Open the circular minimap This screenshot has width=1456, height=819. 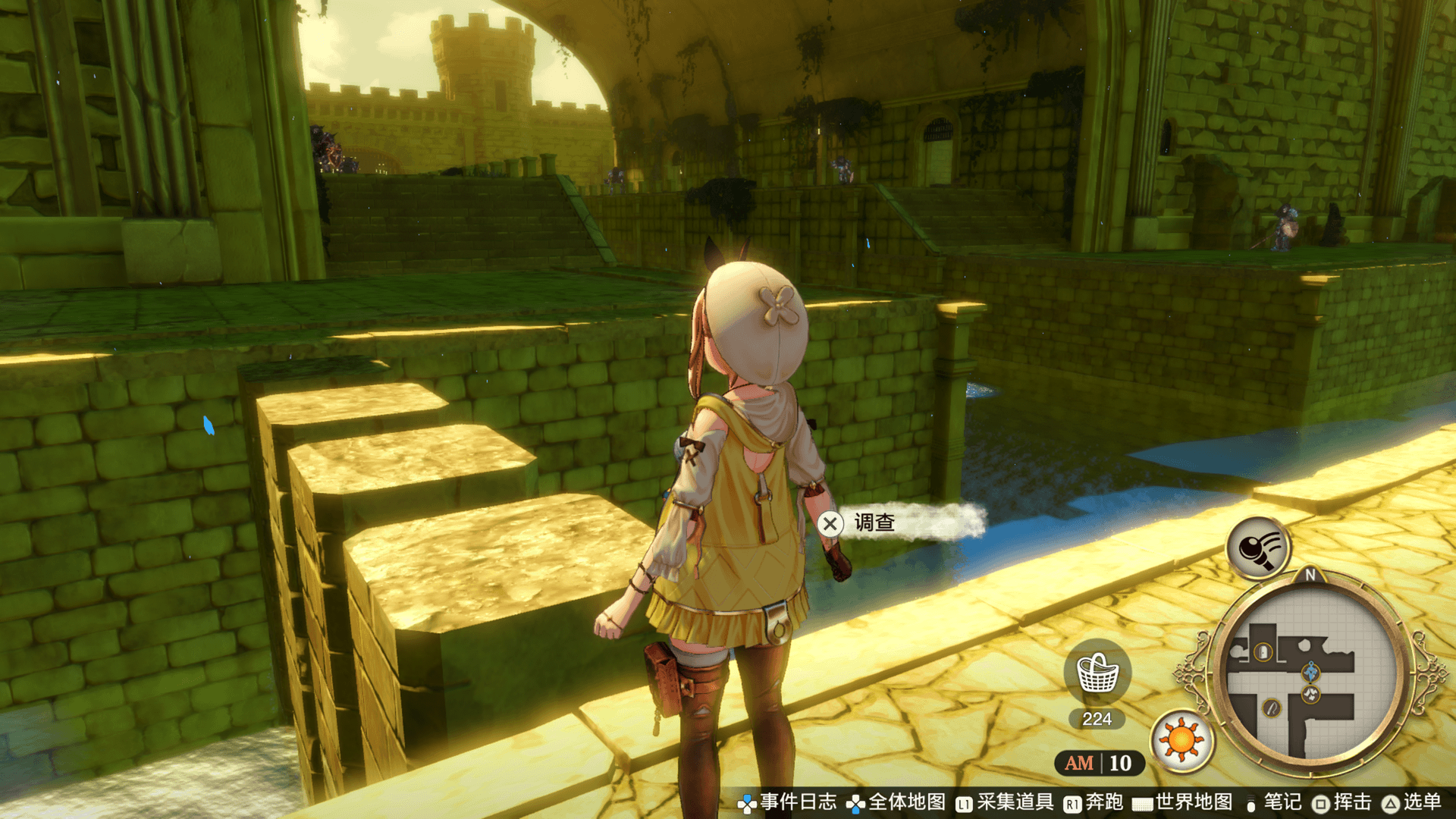pyautogui.click(x=1310, y=675)
